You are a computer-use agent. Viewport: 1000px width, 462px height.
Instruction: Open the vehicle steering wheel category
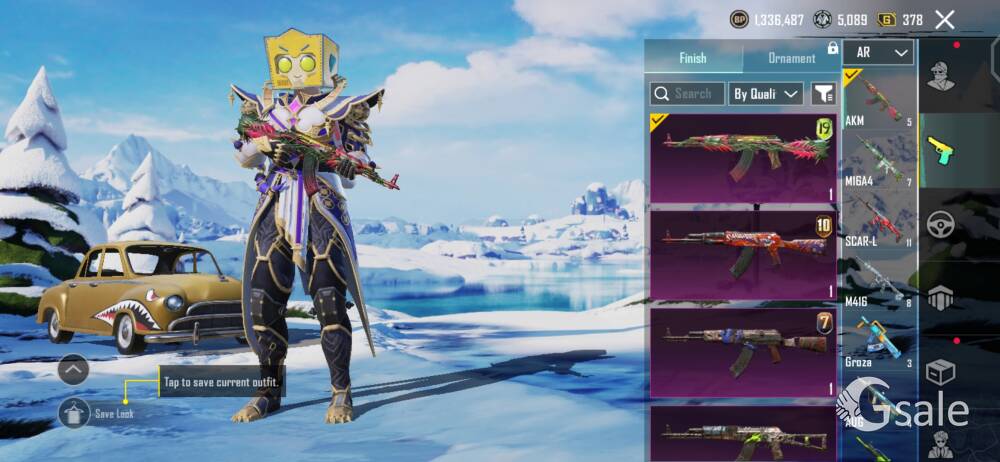click(941, 224)
